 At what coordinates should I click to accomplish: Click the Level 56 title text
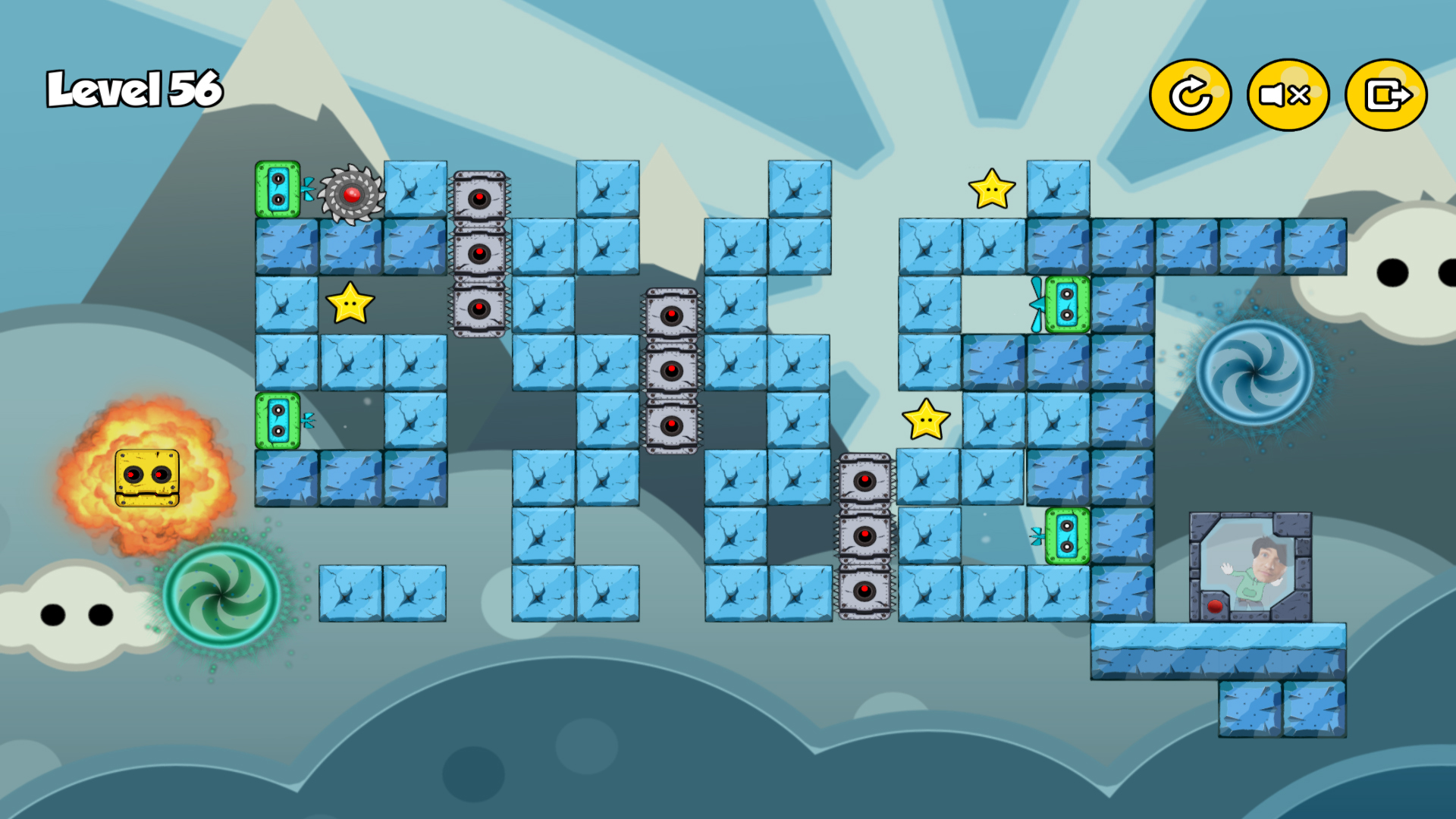click(x=133, y=89)
